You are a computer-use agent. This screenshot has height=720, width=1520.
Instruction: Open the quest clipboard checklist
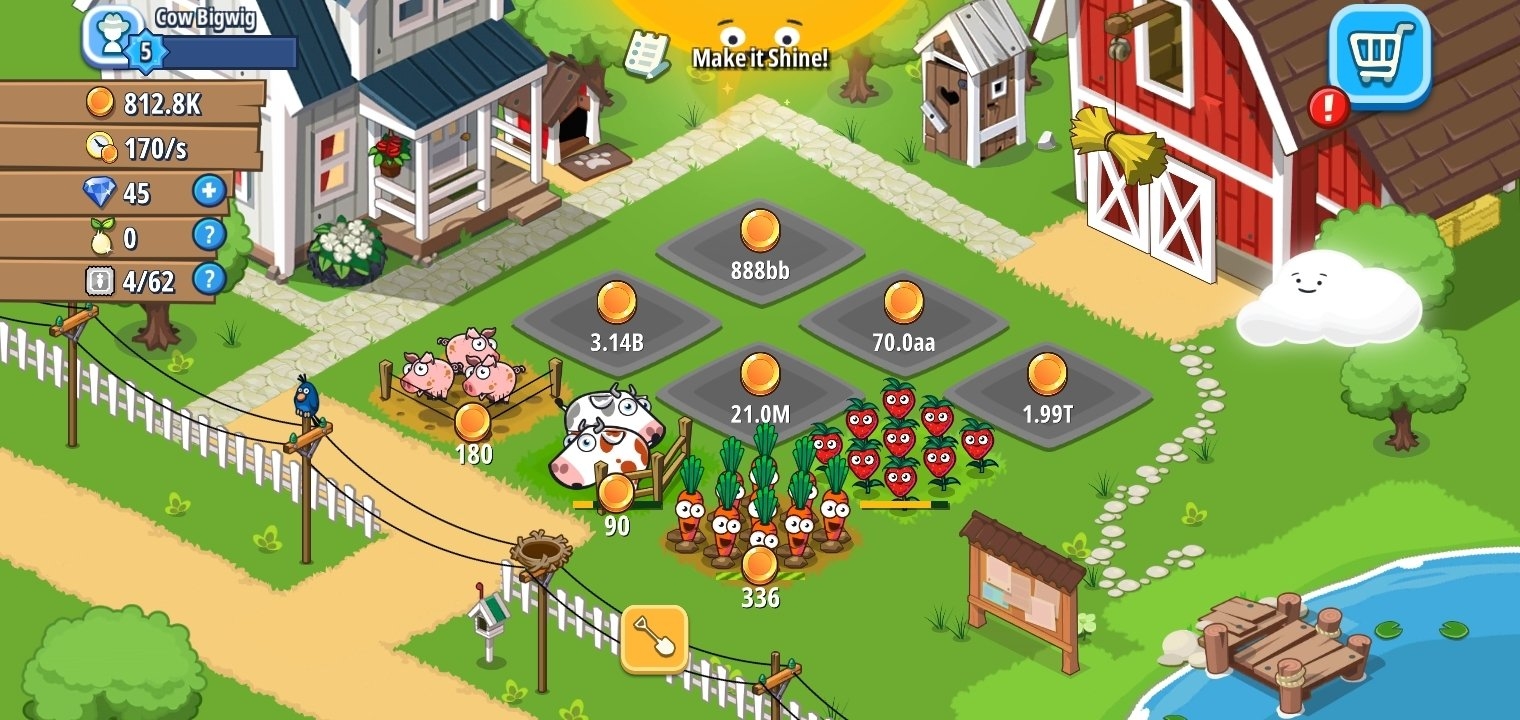[x=646, y=52]
